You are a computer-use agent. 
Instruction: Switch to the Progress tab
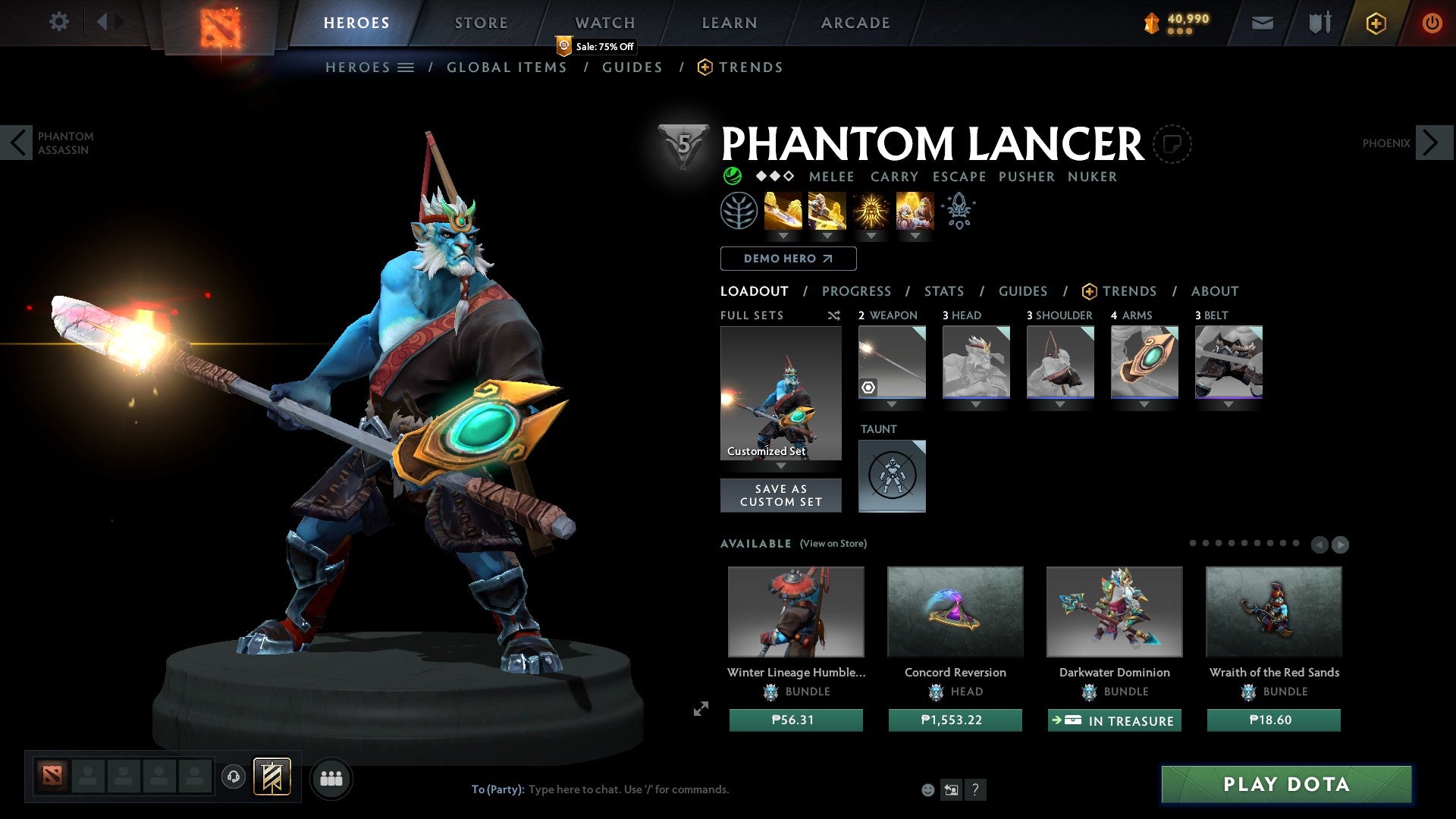(857, 290)
